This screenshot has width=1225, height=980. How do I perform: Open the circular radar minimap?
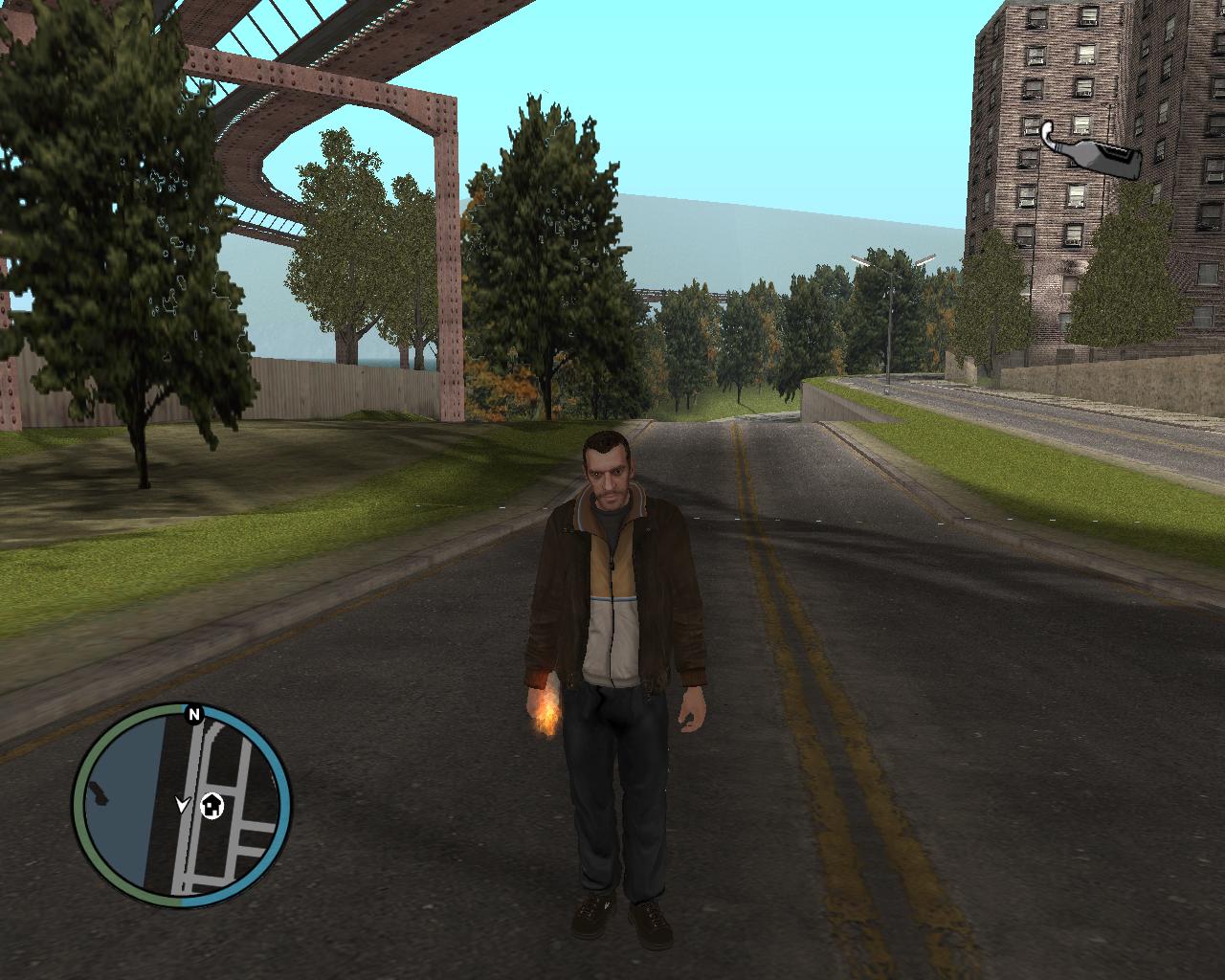point(181,806)
